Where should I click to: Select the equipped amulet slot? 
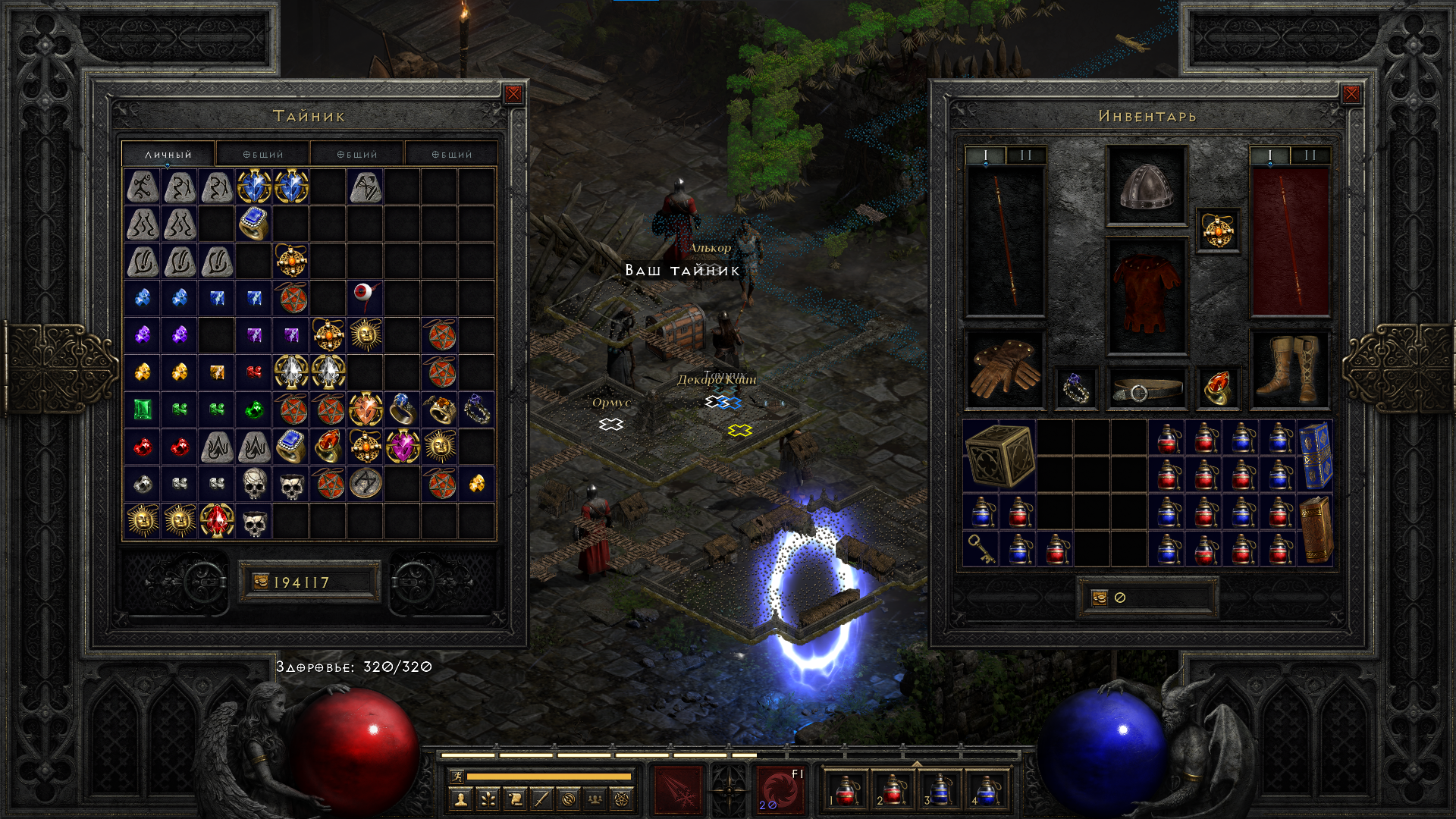click(x=1218, y=230)
